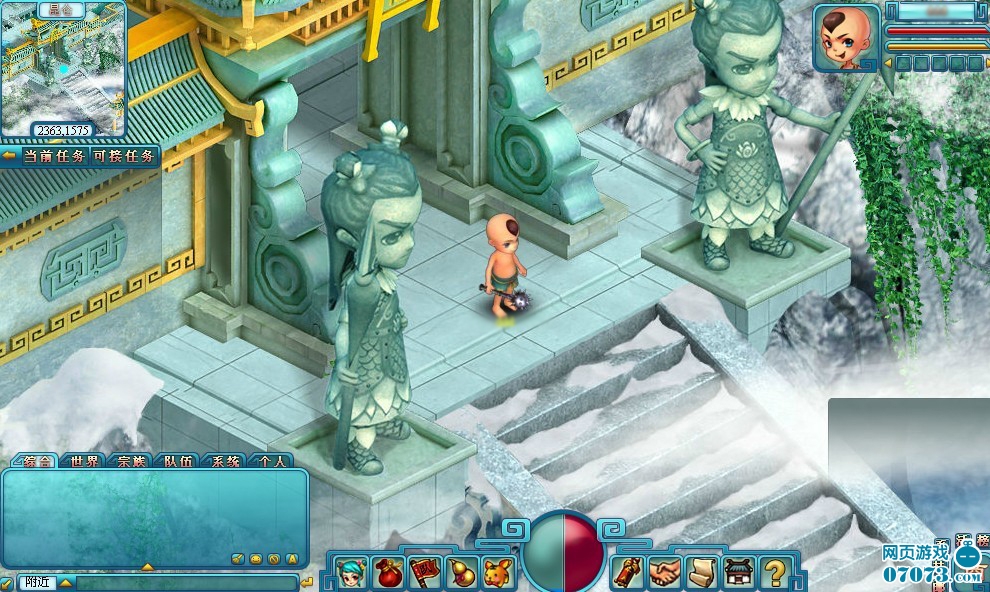Switch to the 个人 chat tab
This screenshot has height=592, width=990.
271,461
